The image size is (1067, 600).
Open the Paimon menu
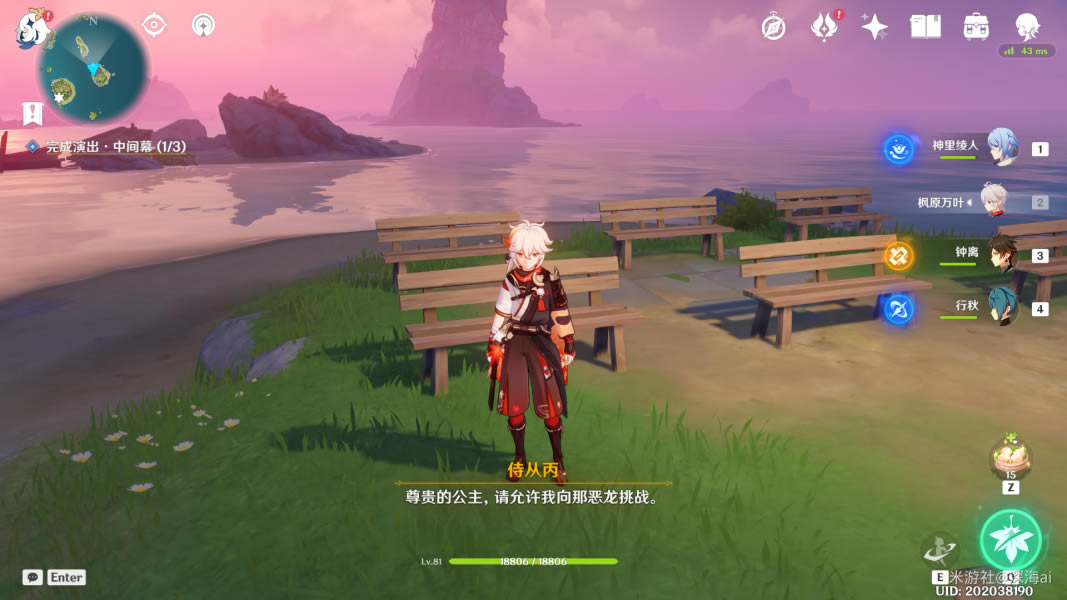32,30
